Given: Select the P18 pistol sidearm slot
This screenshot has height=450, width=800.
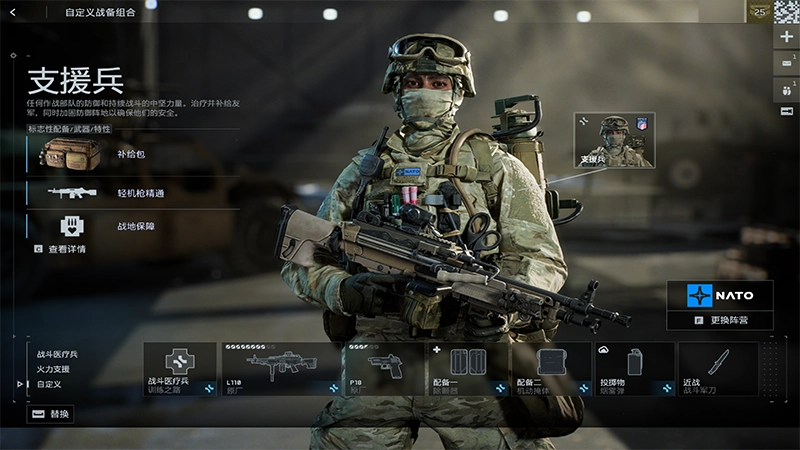Looking at the screenshot, I should 383,368.
